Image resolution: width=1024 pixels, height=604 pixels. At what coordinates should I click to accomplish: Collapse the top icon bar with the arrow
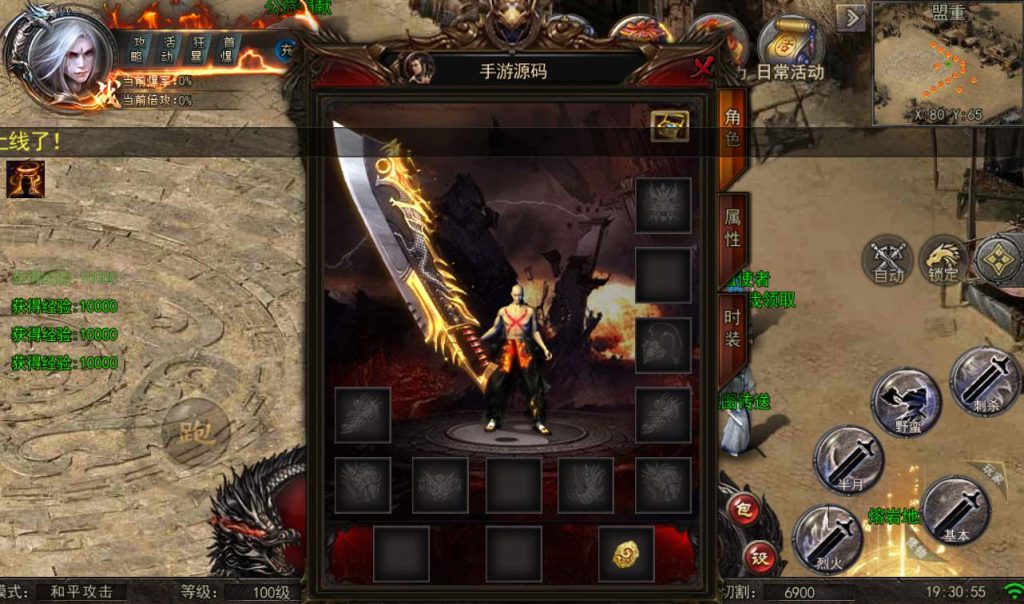tap(851, 19)
